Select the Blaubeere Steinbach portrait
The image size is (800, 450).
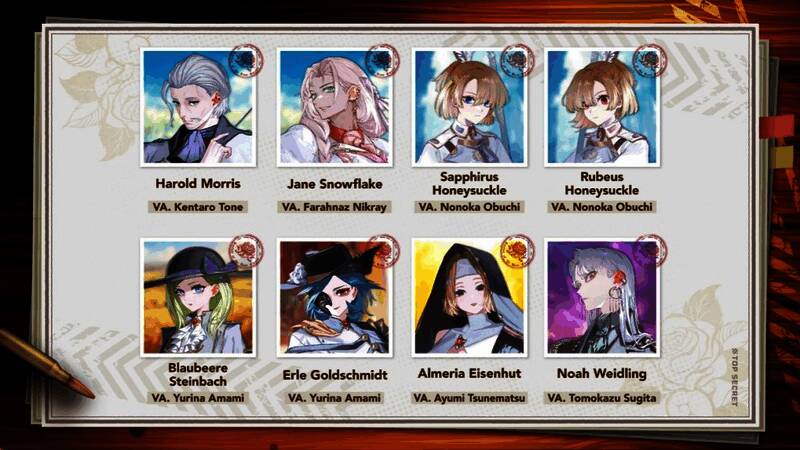click(198, 297)
